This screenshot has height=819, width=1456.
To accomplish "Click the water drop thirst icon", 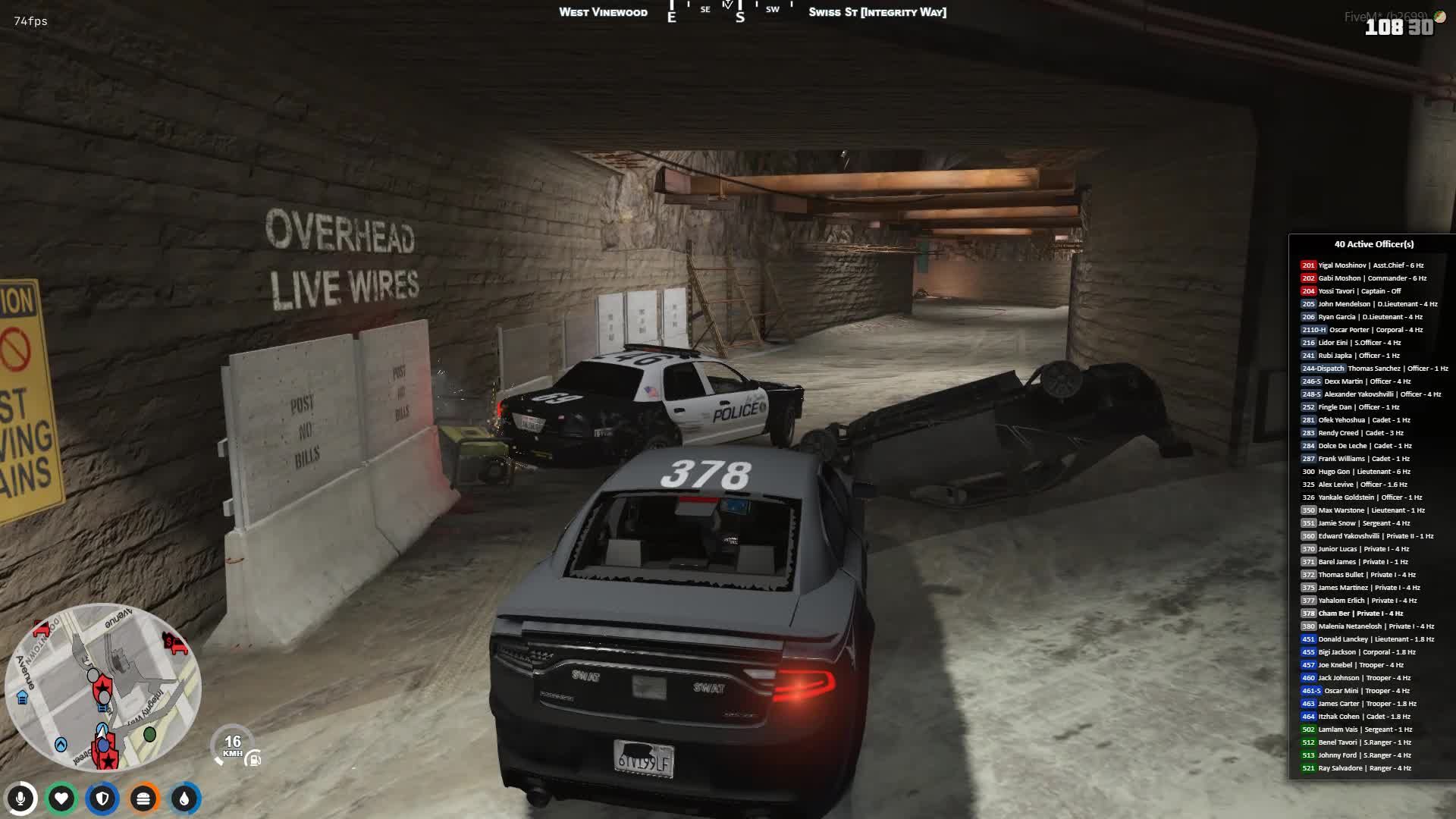I will pyautogui.click(x=184, y=799).
